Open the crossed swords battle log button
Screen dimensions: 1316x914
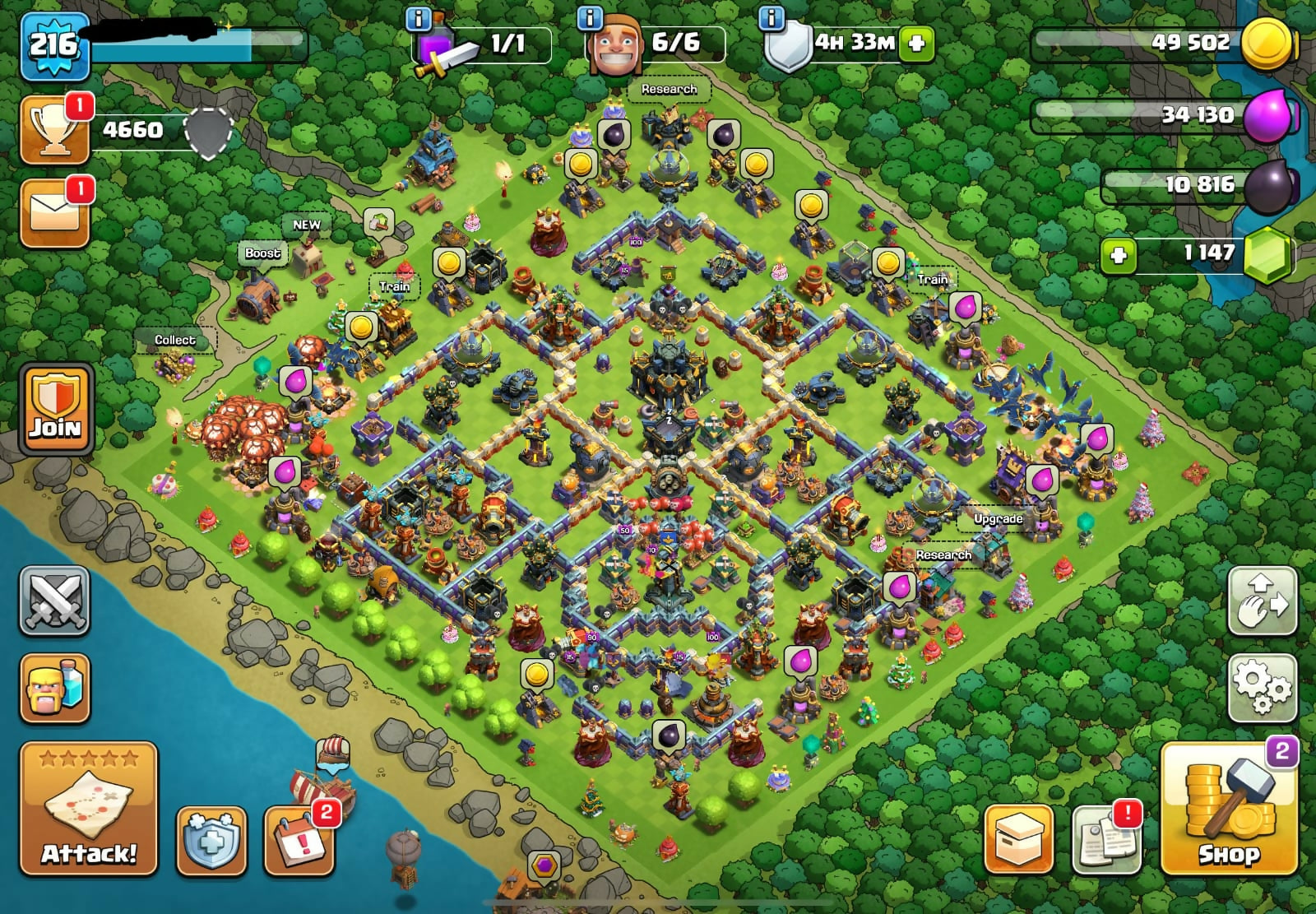coord(54,601)
